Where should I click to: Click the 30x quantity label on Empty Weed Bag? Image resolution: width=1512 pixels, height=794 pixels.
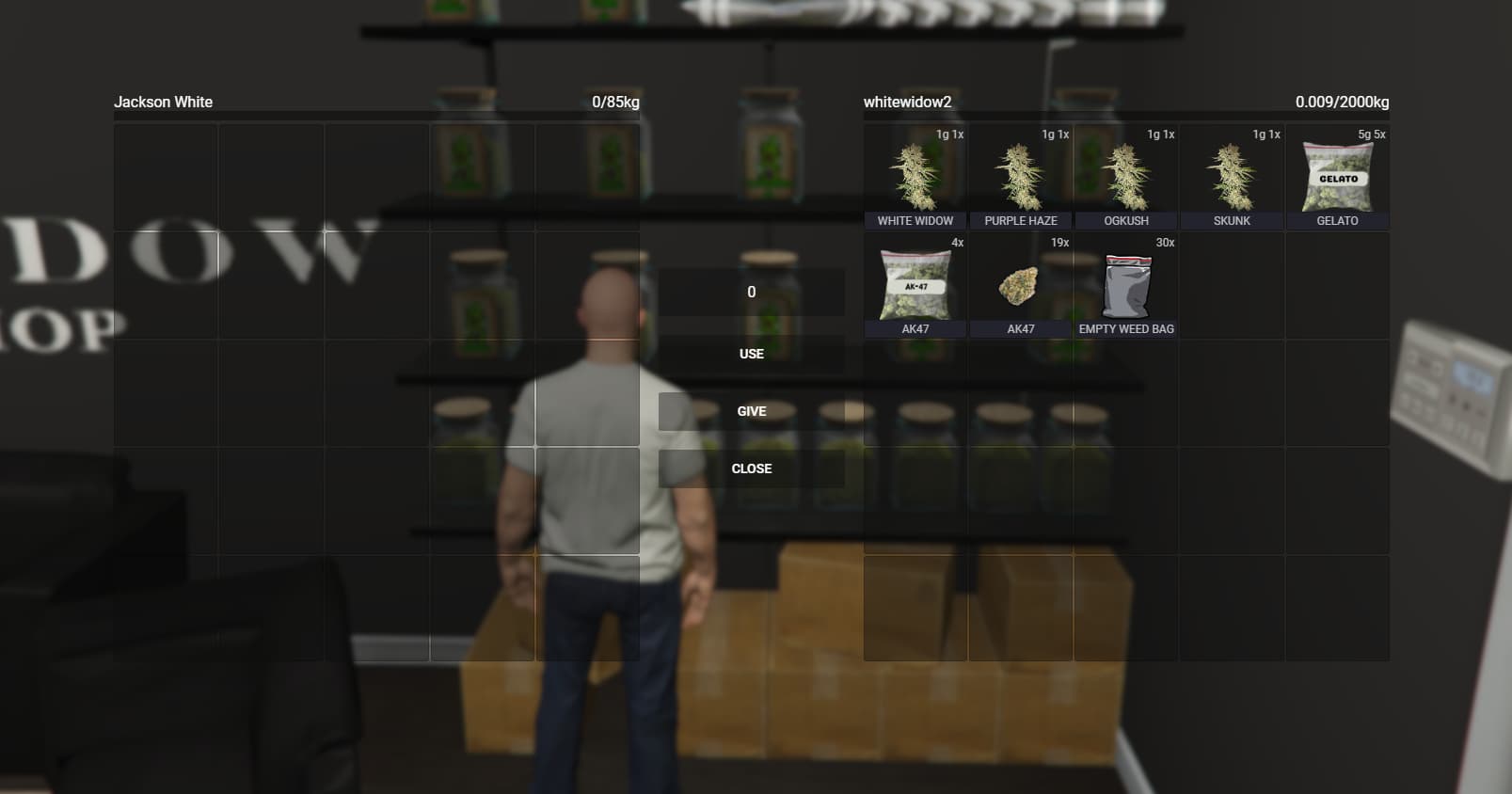[1165, 242]
